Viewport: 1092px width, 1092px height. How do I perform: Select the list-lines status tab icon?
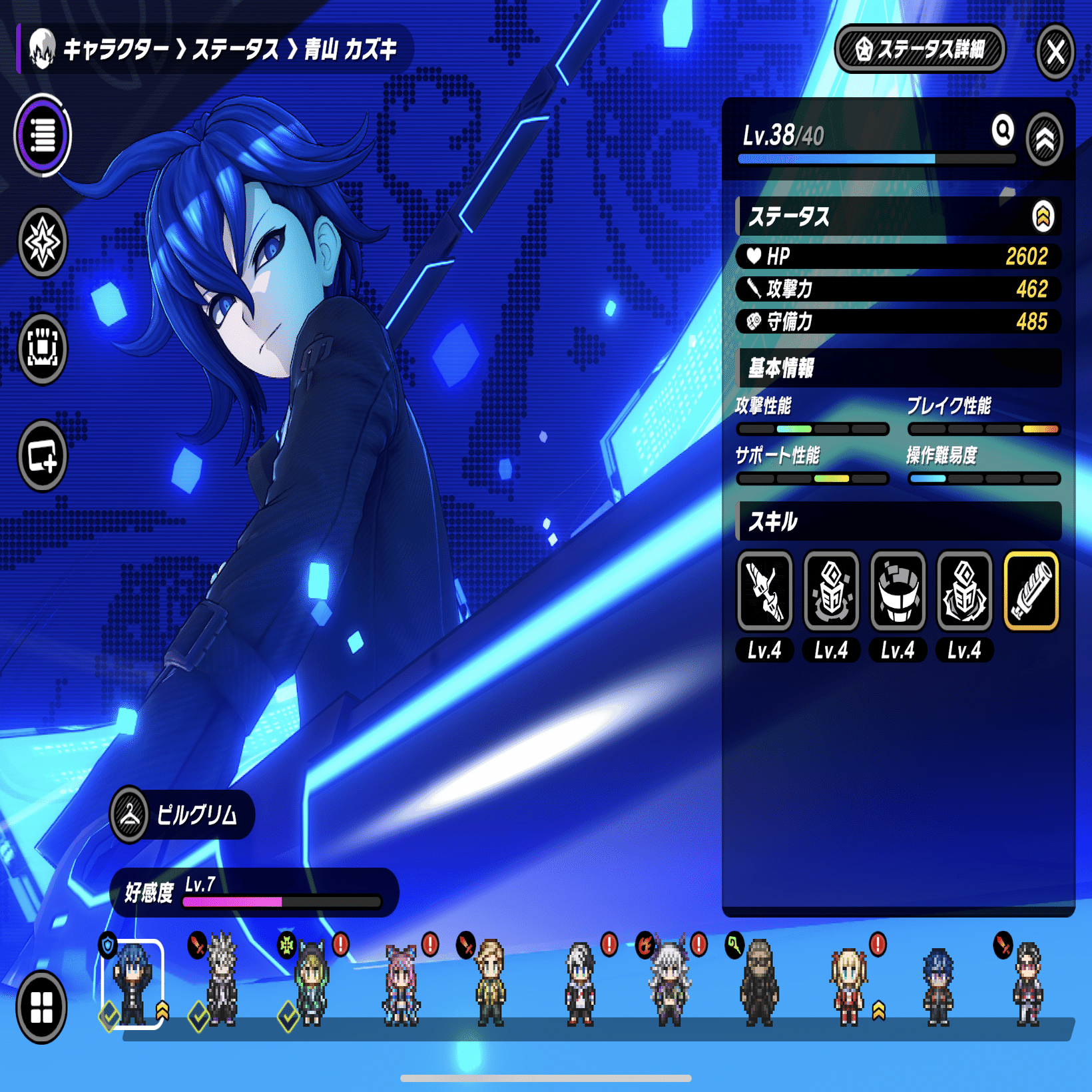pos(43,135)
